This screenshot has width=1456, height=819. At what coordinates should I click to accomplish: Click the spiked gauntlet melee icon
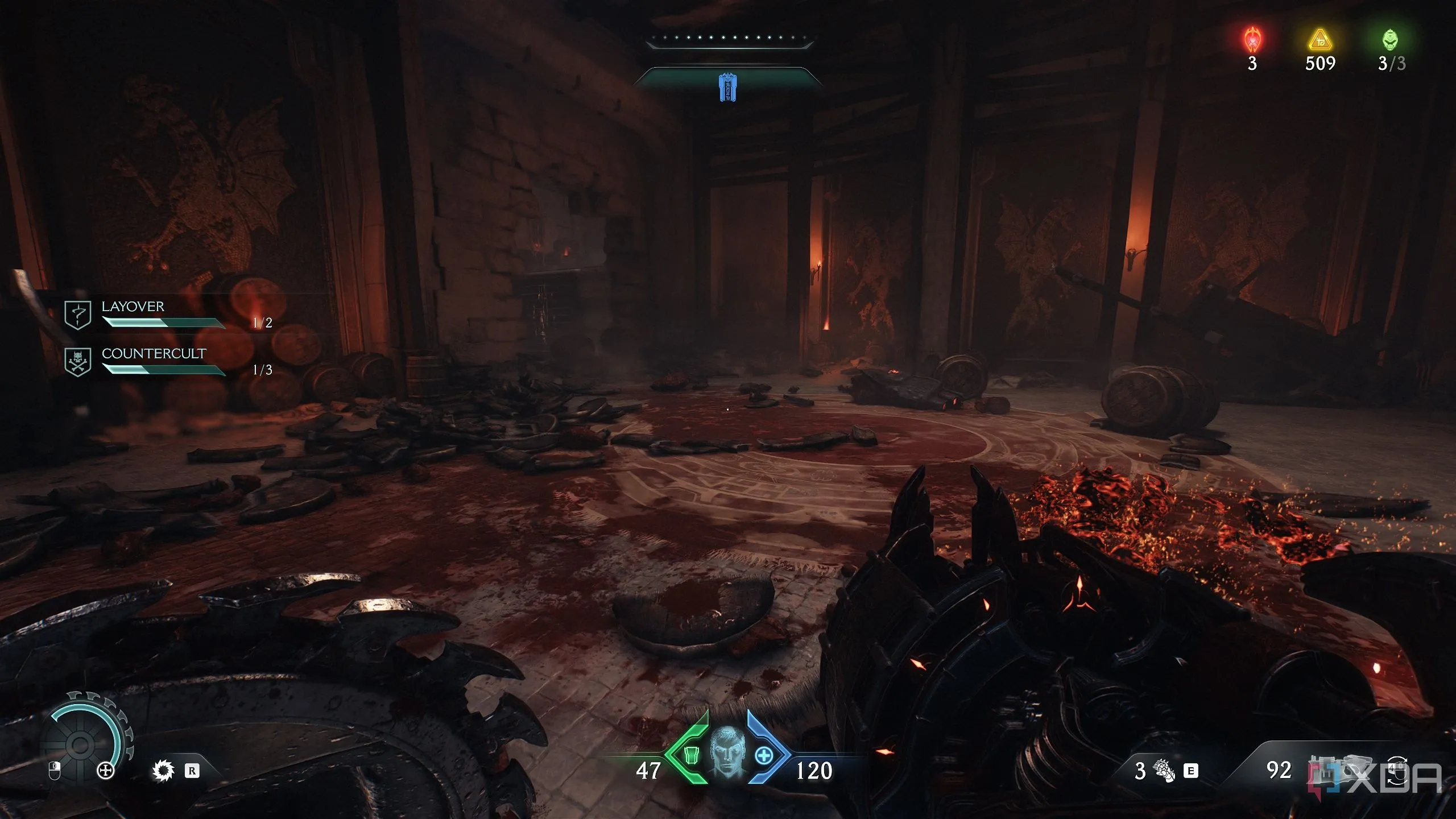pyautogui.click(x=1163, y=771)
